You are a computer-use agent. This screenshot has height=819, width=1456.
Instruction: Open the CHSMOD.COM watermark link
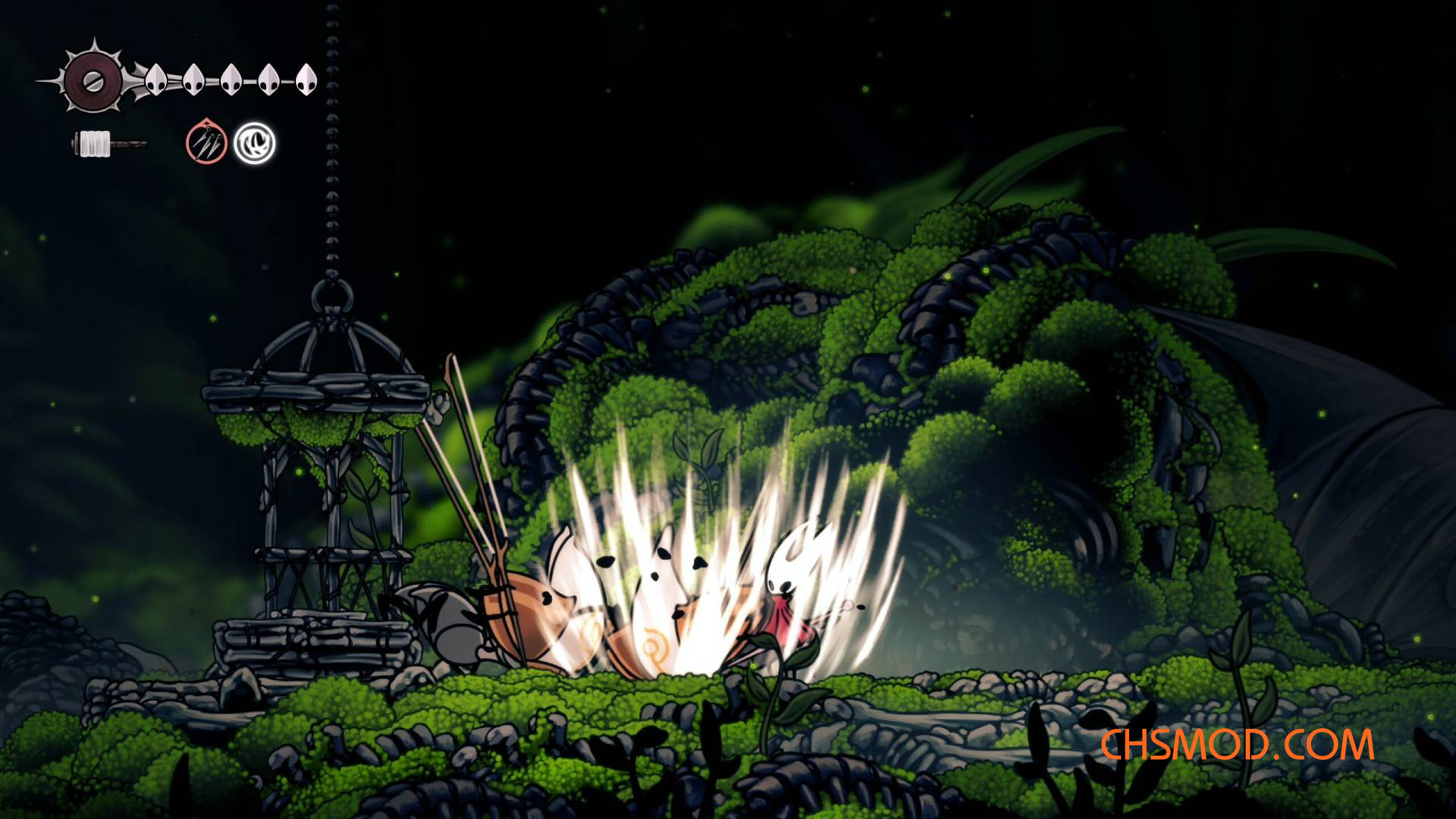(1236, 745)
